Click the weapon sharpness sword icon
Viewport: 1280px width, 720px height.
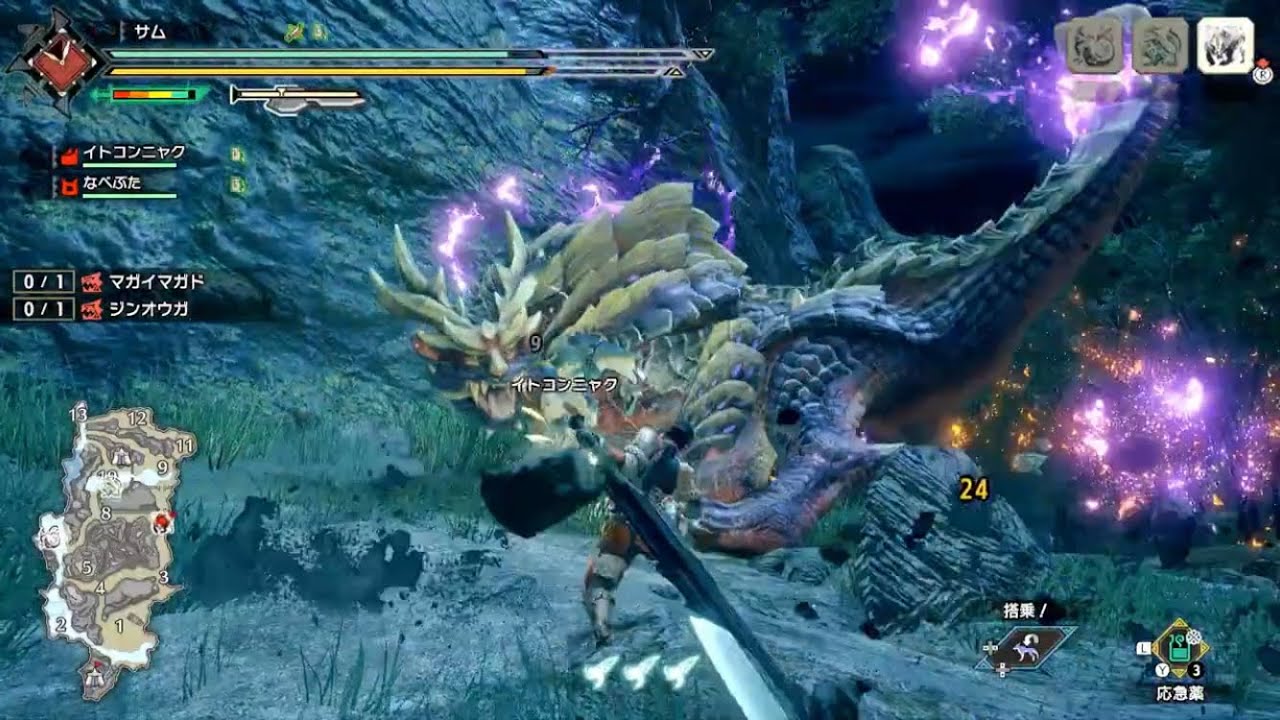click(x=296, y=97)
